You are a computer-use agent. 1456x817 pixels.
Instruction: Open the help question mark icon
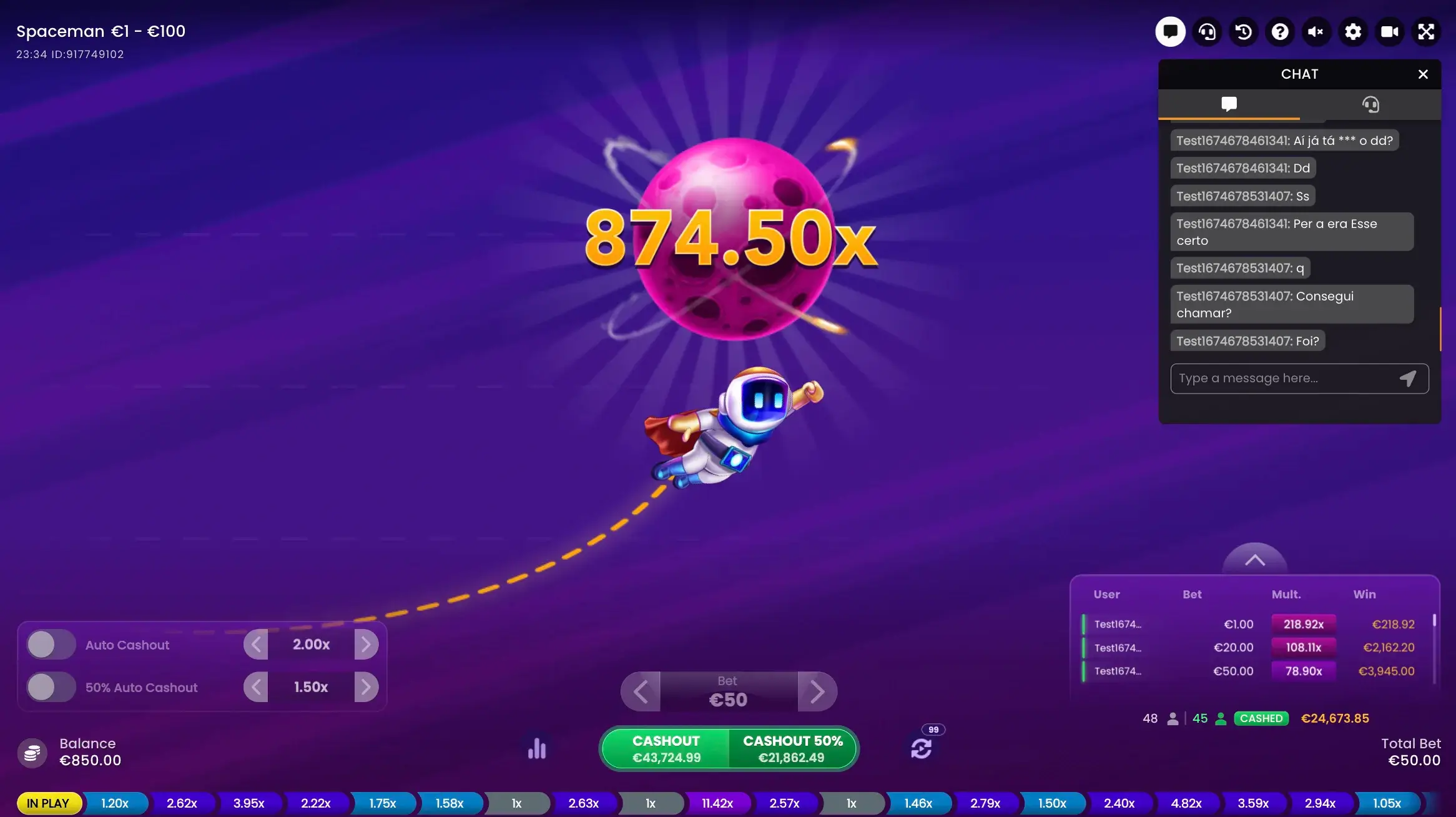(x=1281, y=32)
